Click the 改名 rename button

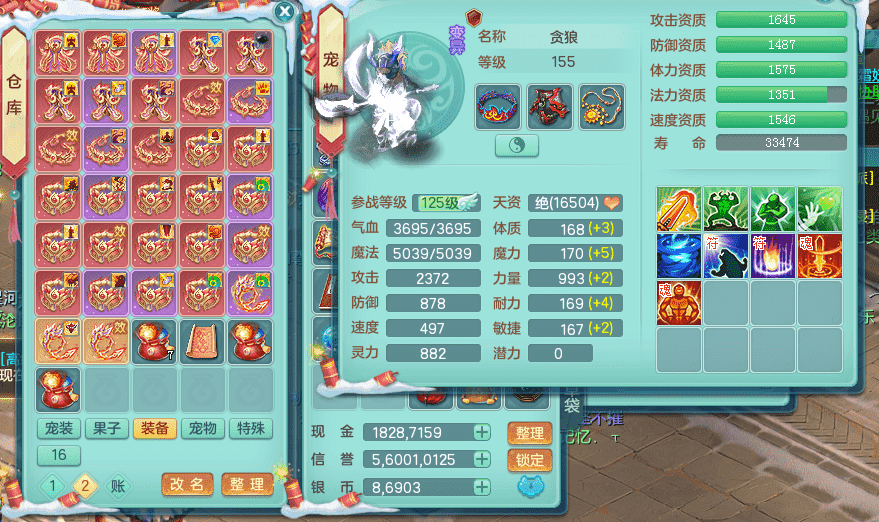coord(187,485)
